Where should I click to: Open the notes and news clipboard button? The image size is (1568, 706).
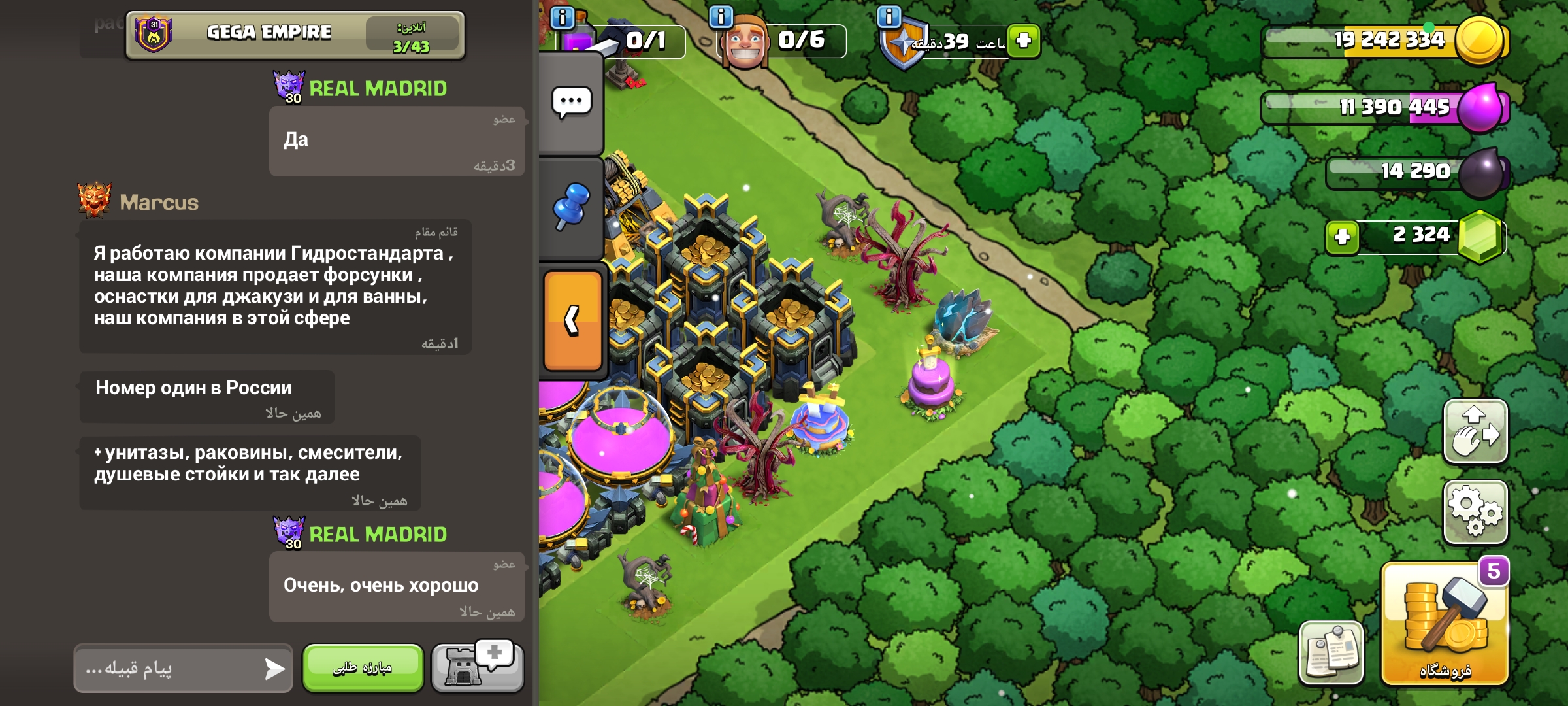point(1331,652)
